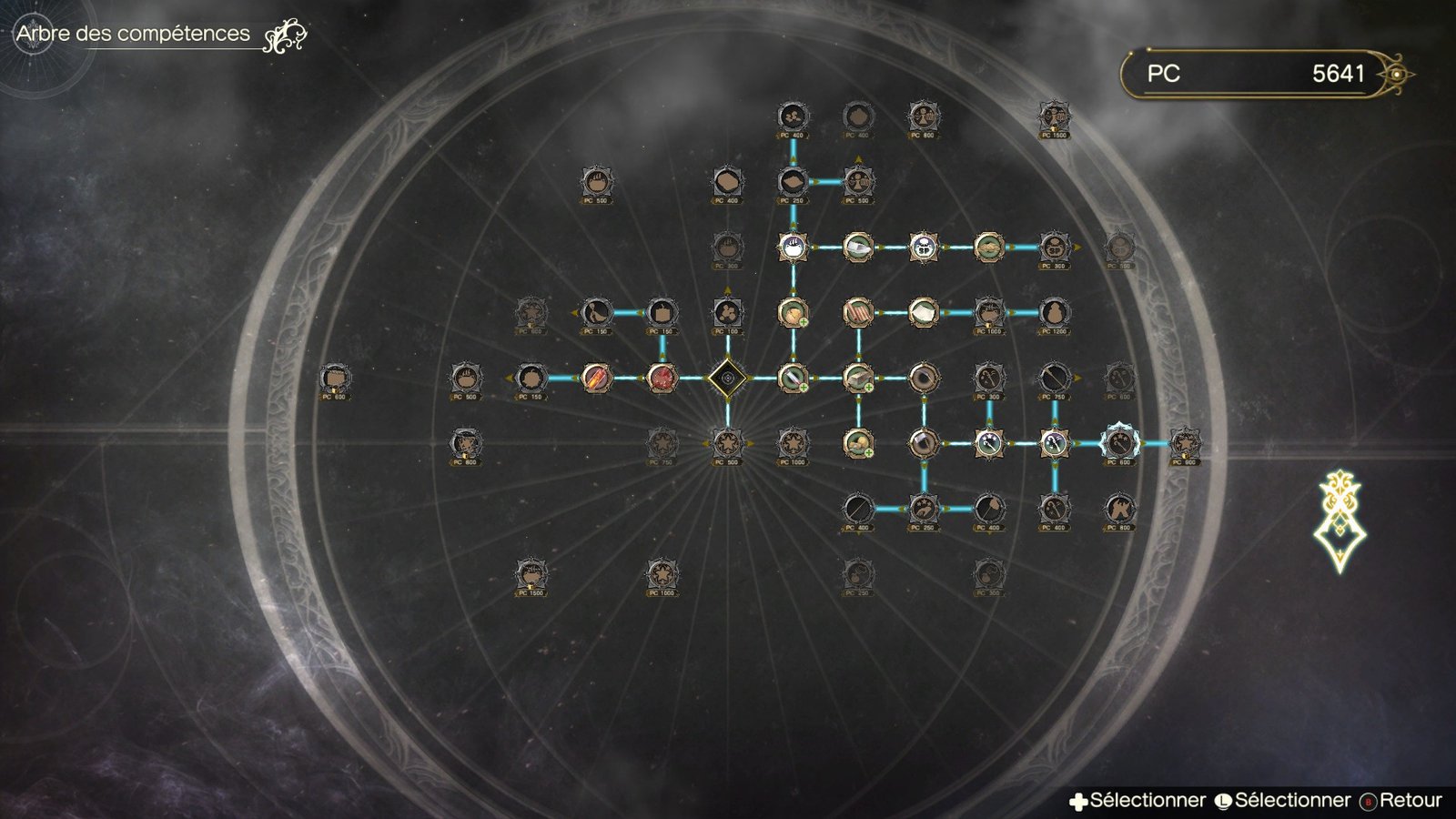Choose the unlocked steaming cooking pot skill
Viewport: 1456px width, 819px height.
793,247
